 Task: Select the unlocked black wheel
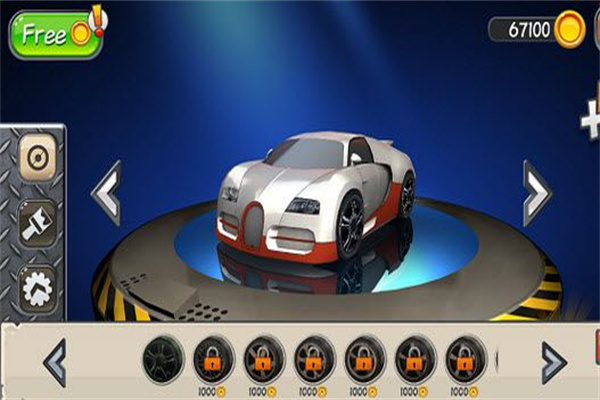(163, 359)
